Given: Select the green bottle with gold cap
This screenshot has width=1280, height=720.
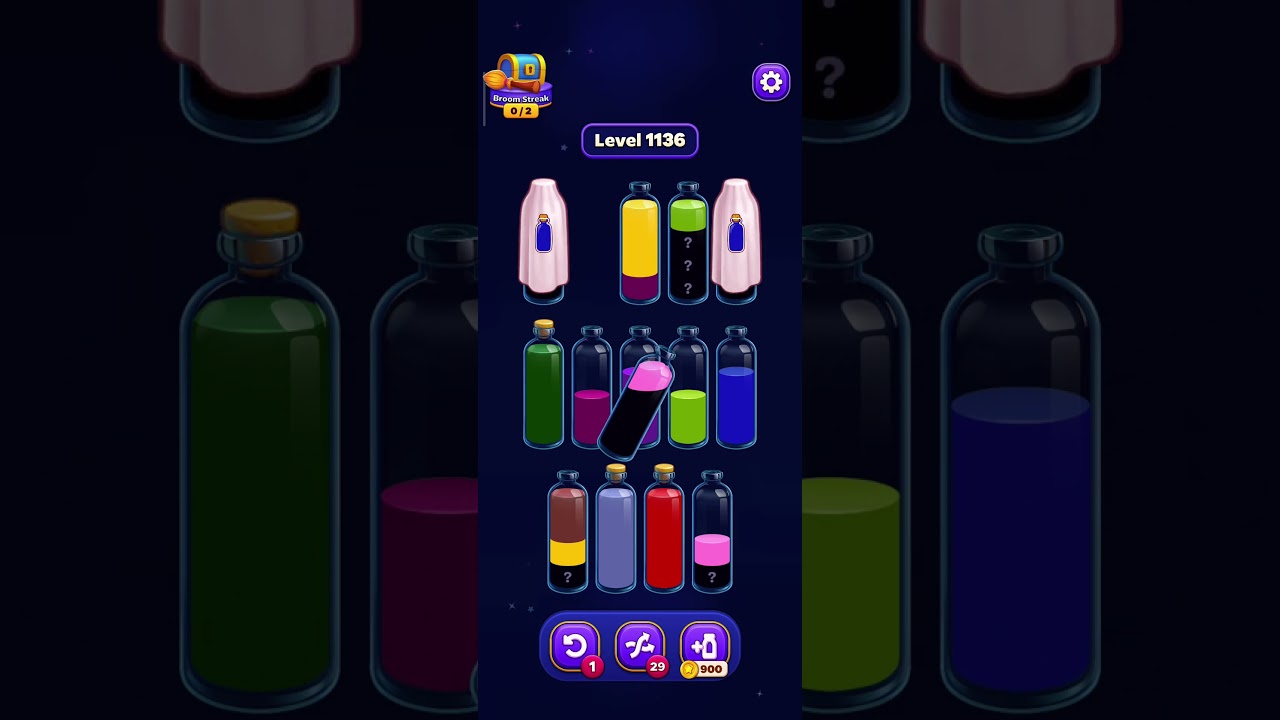Looking at the screenshot, I should [543, 390].
